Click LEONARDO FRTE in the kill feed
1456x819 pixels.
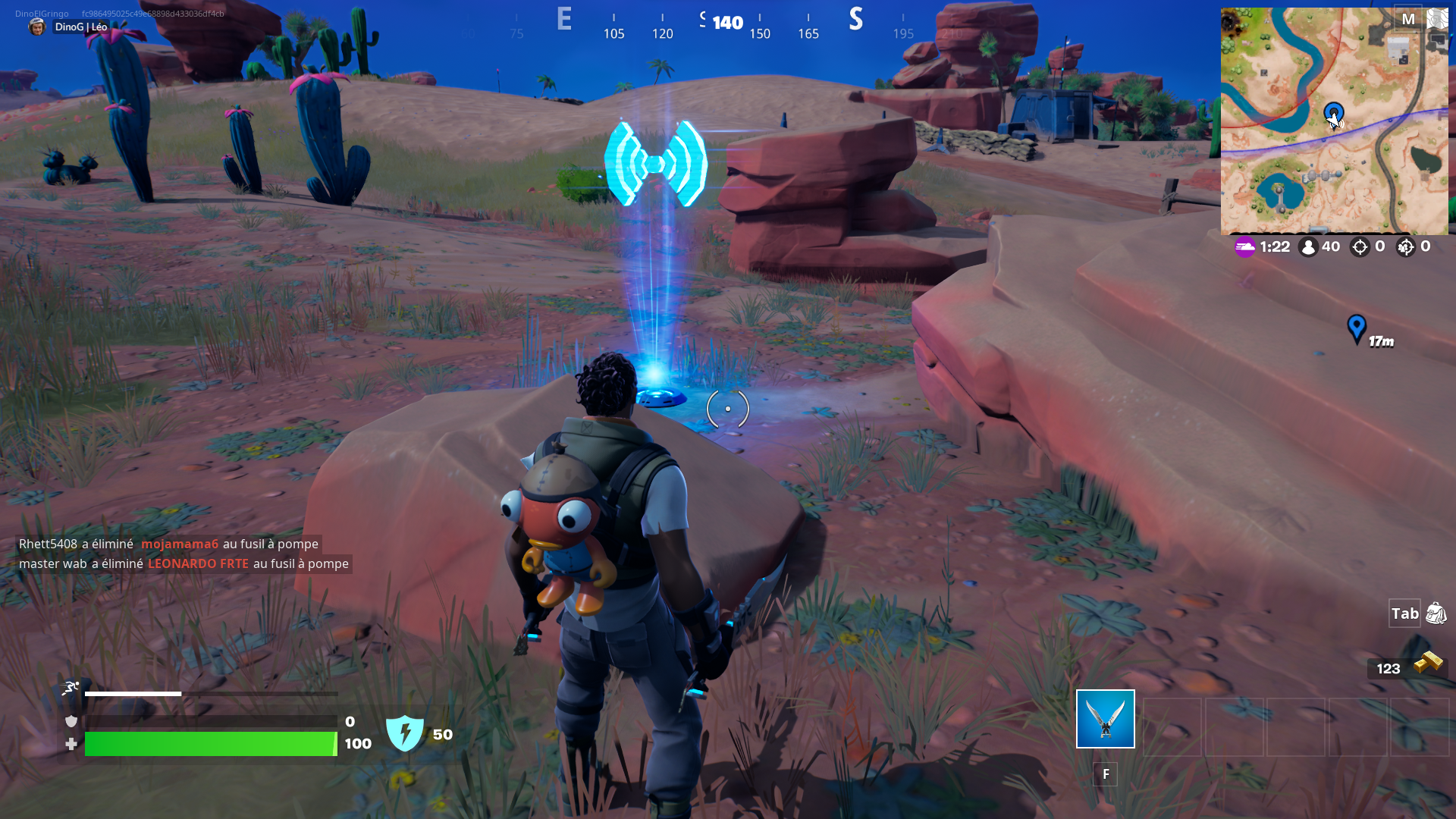[199, 563]
